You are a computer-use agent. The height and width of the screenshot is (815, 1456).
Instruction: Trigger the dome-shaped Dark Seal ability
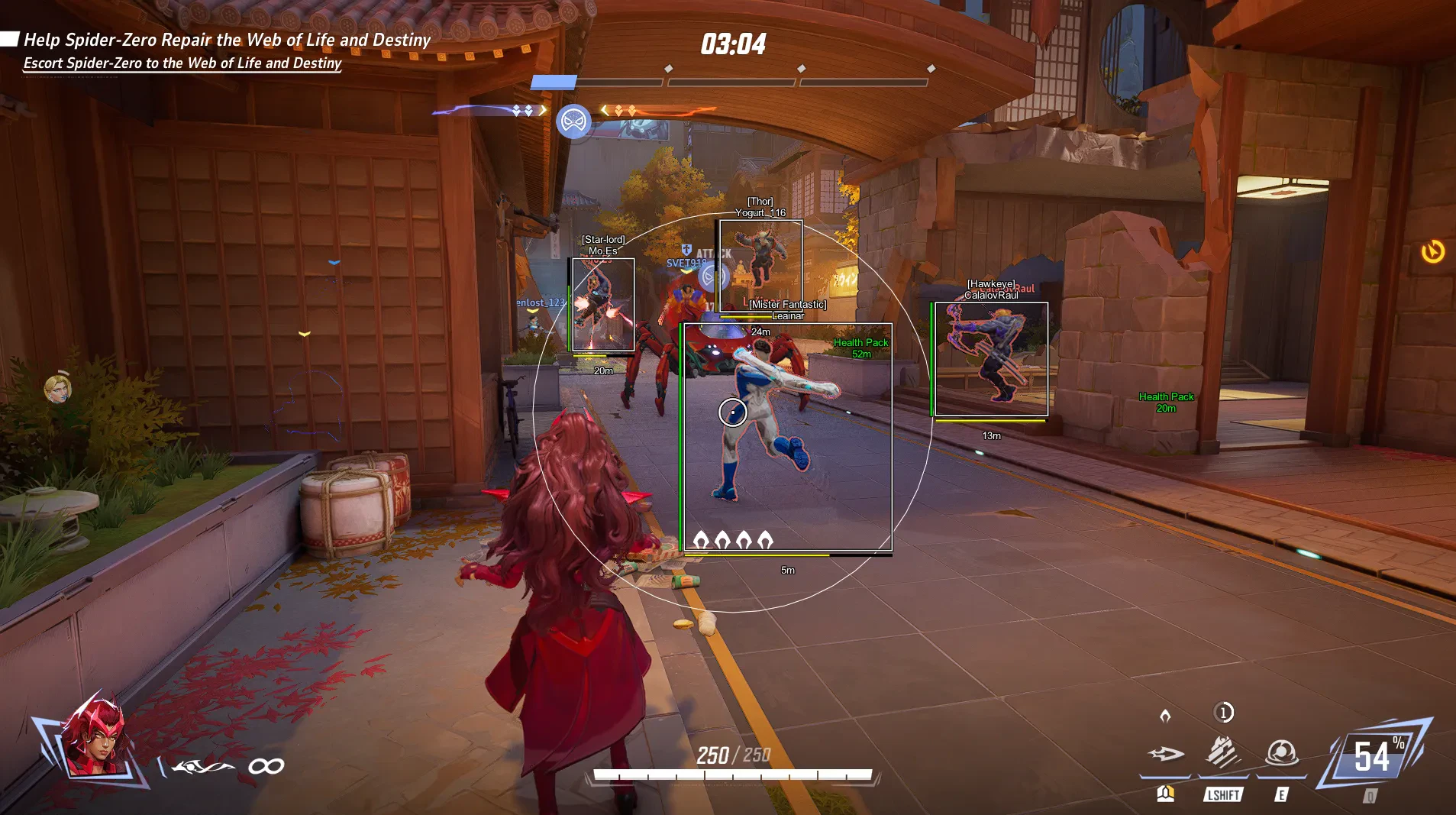1282,753
